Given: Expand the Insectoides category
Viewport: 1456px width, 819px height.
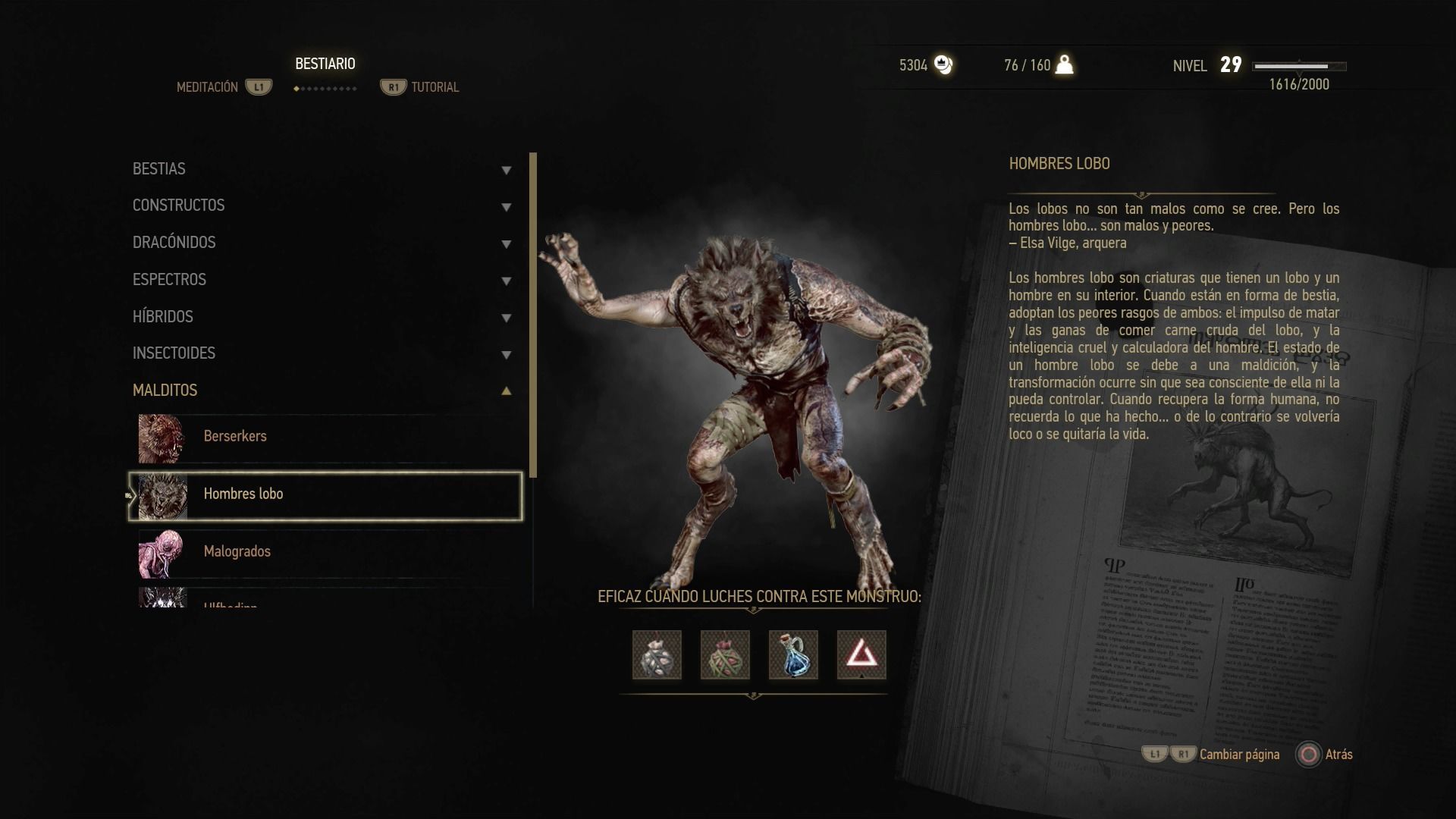Looking at the screenshot, I should click(x=322, y=353).
